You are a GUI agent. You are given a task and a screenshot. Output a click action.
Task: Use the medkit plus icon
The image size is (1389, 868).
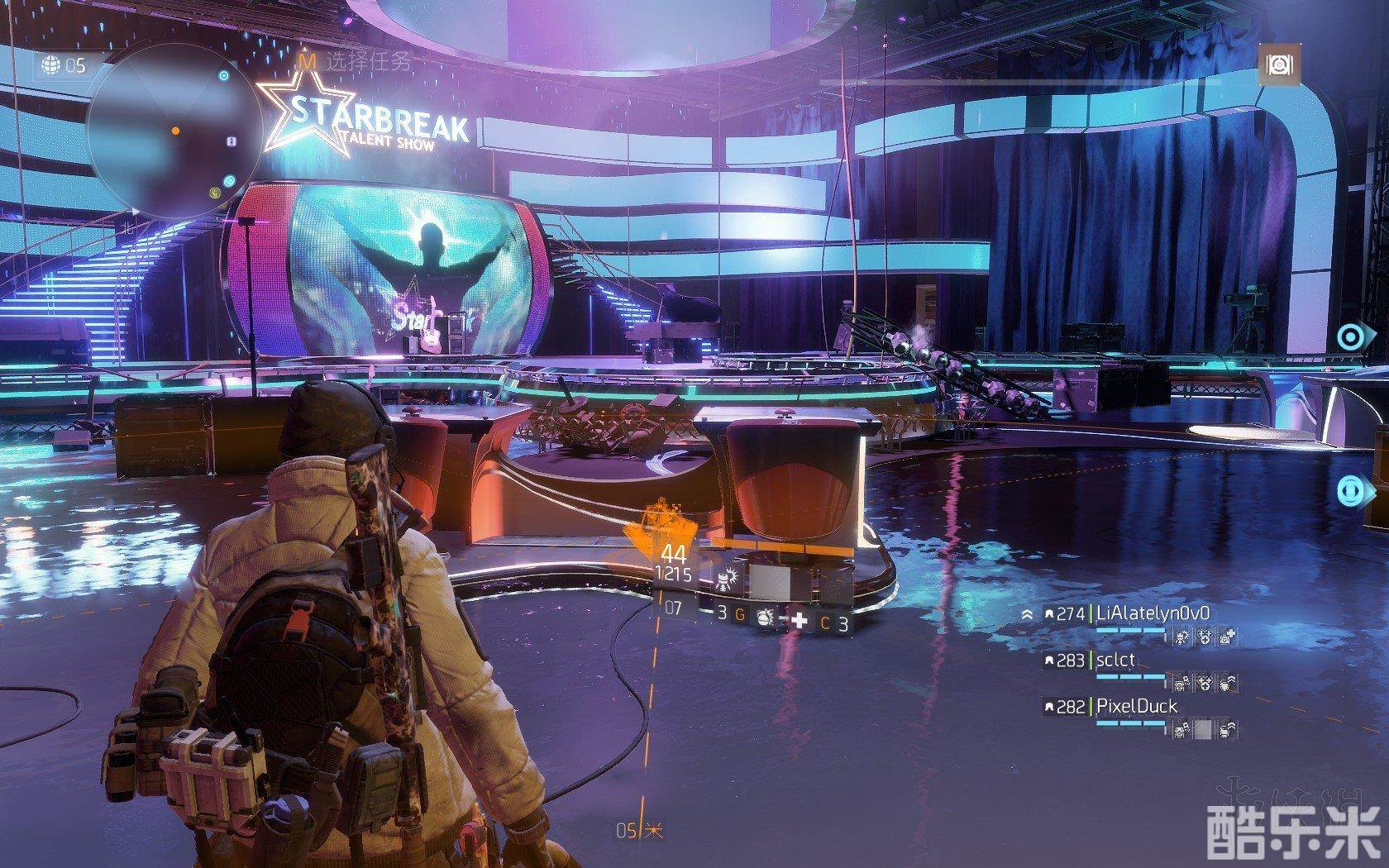tap(799, 622)
